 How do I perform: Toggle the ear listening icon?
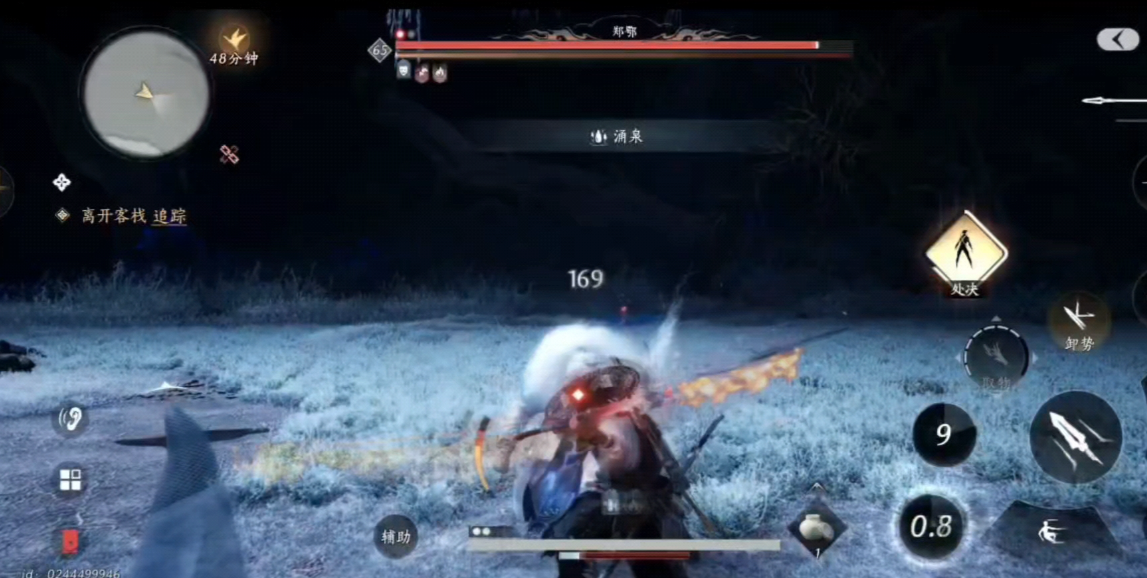click(x=71, y=419)
